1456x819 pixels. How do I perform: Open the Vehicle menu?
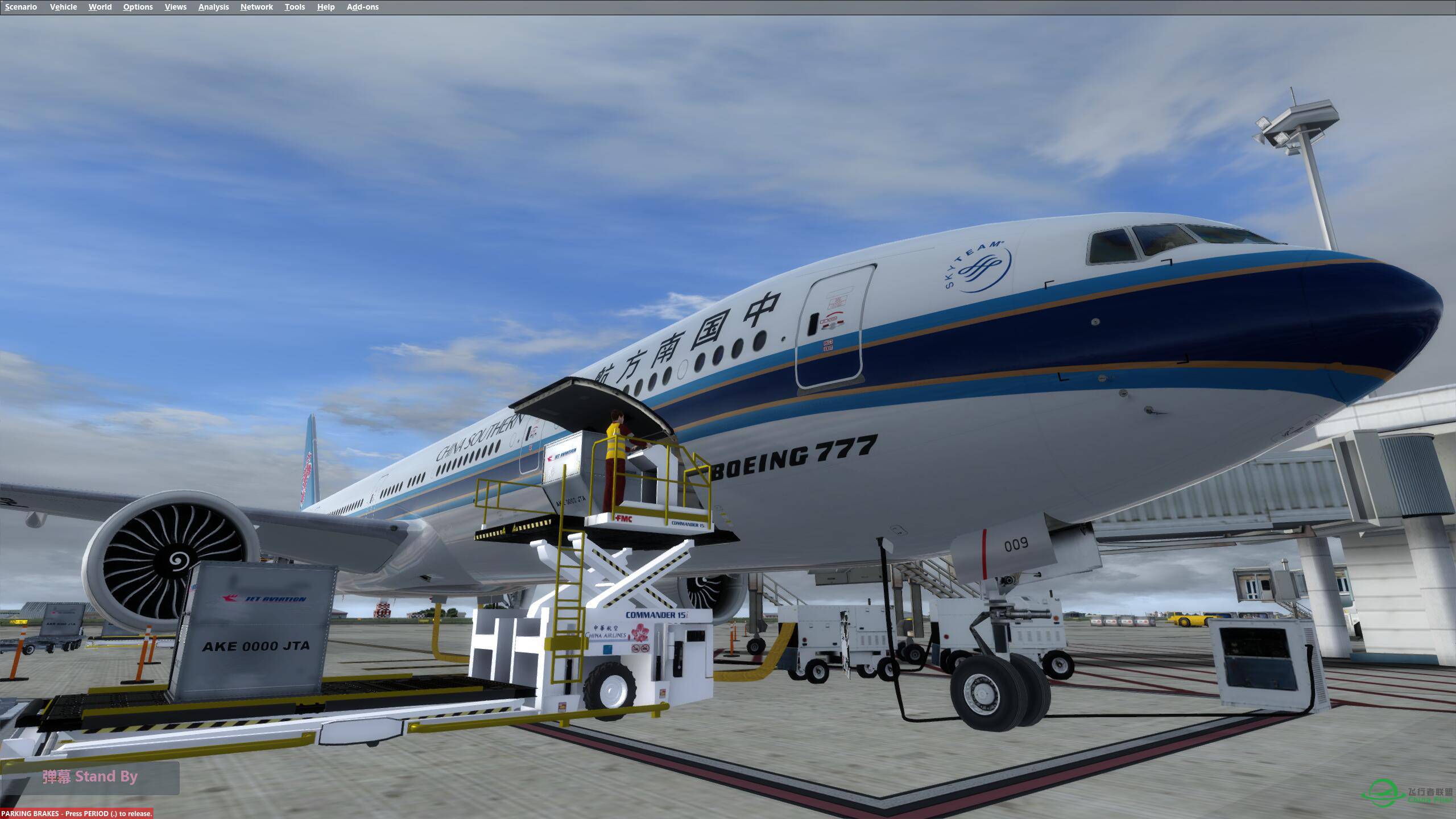(63, 7)
